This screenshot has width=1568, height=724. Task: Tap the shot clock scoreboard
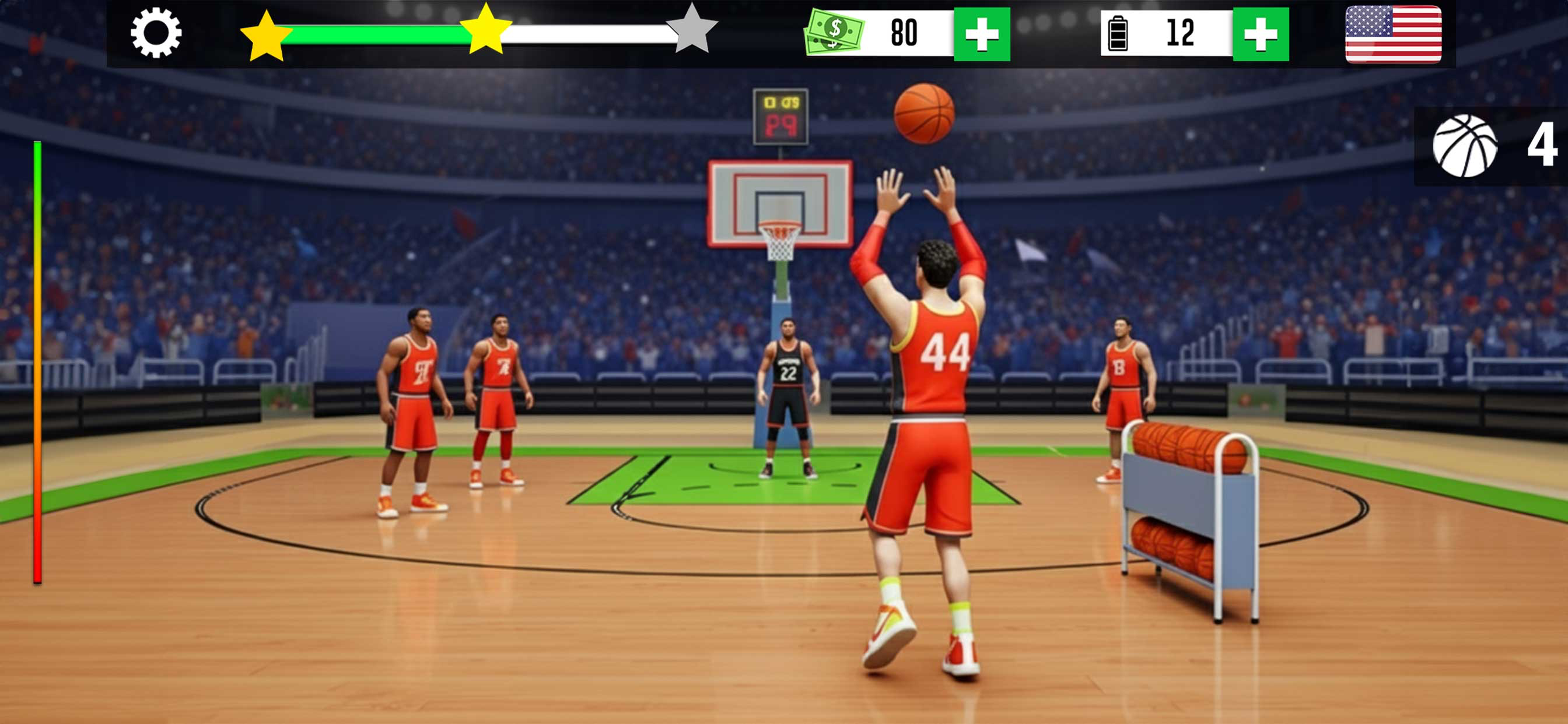click(780, 115)
